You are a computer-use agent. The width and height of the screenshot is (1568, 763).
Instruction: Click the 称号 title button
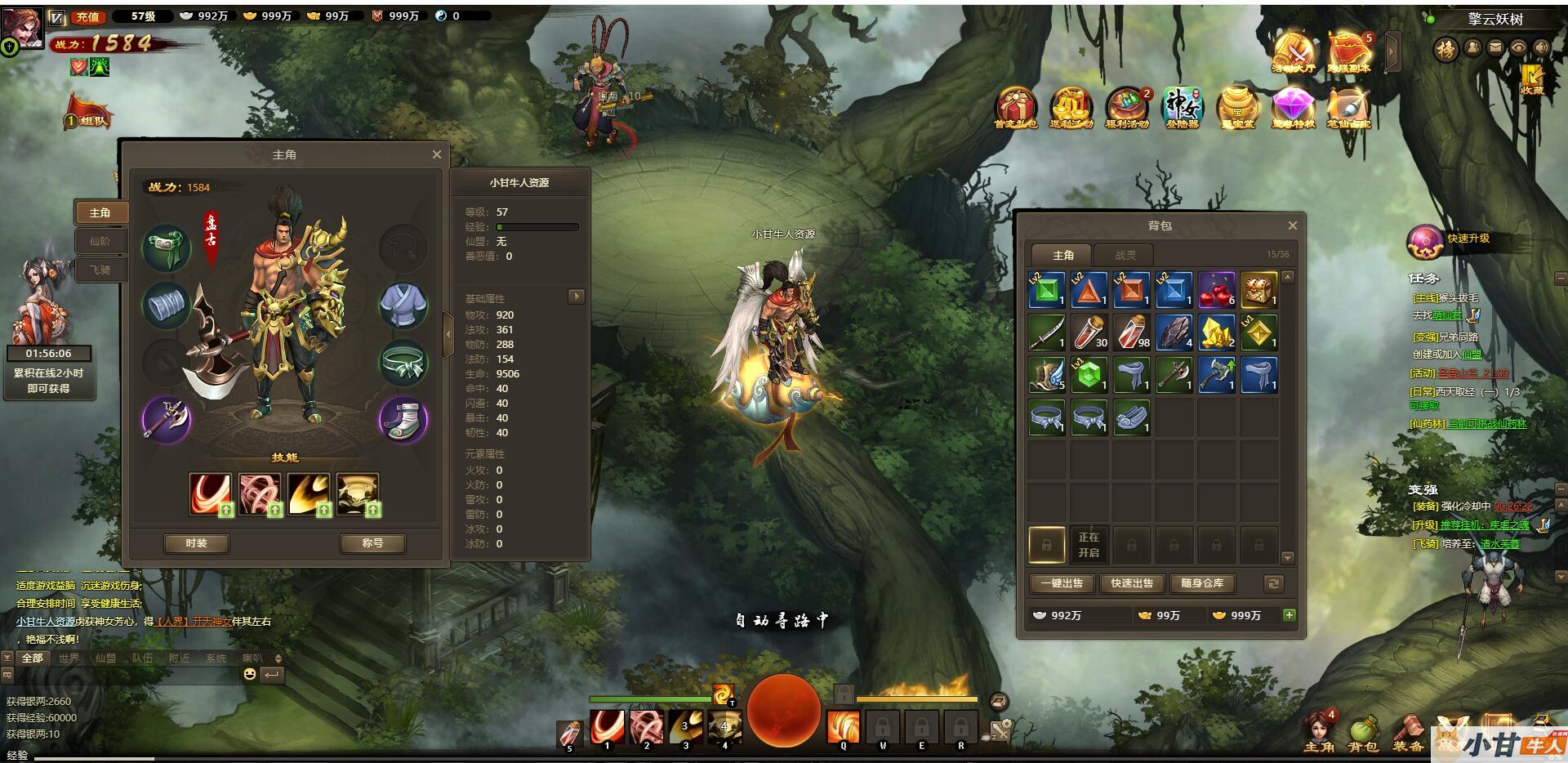(372, 543)
